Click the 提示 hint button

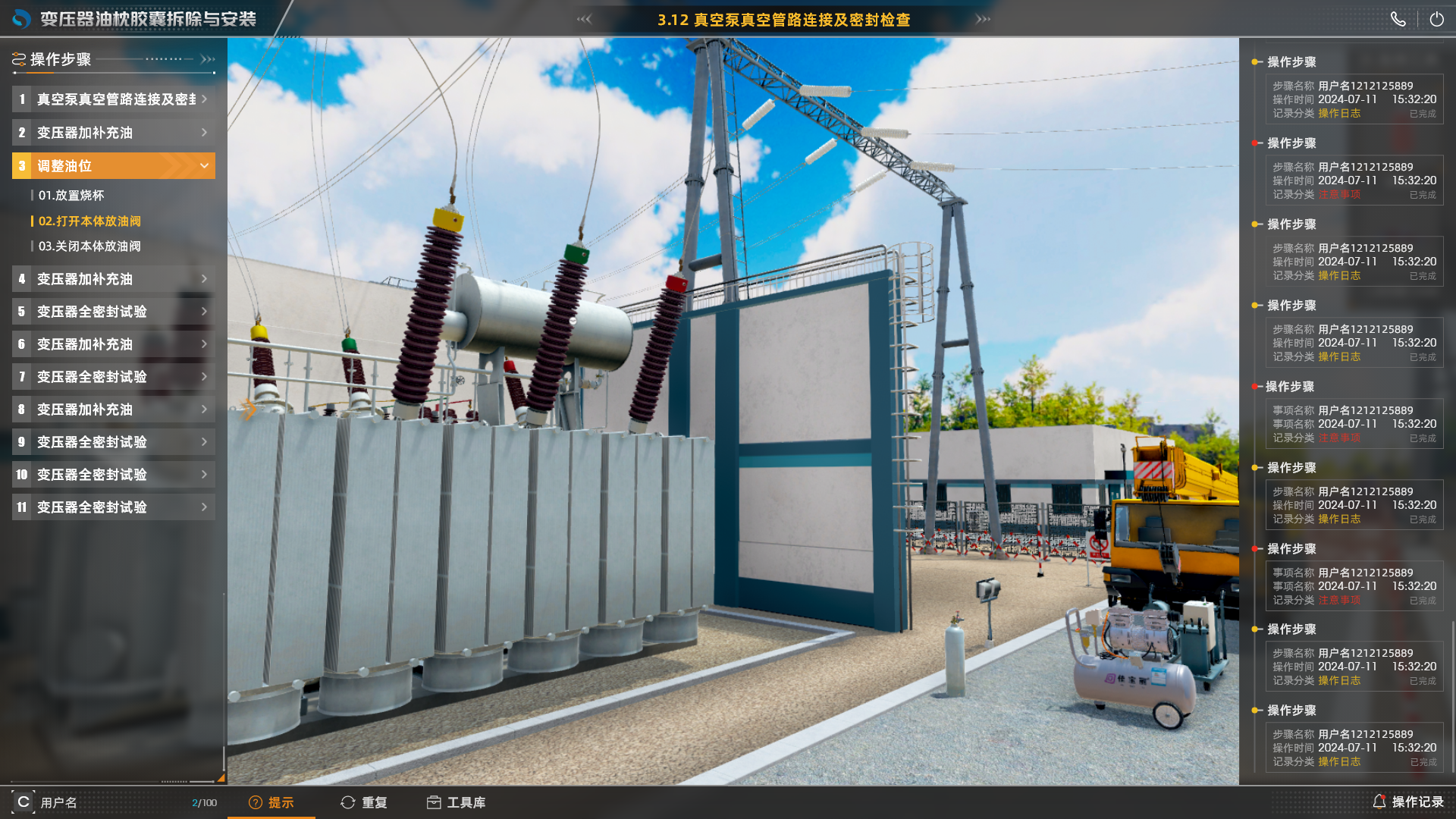[271, 802]
